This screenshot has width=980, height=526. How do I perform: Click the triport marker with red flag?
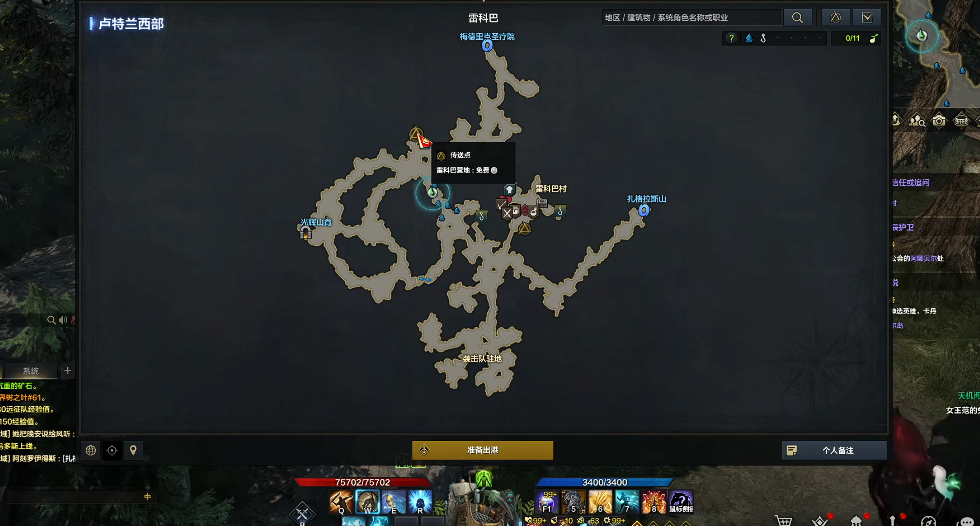point(416,135)
